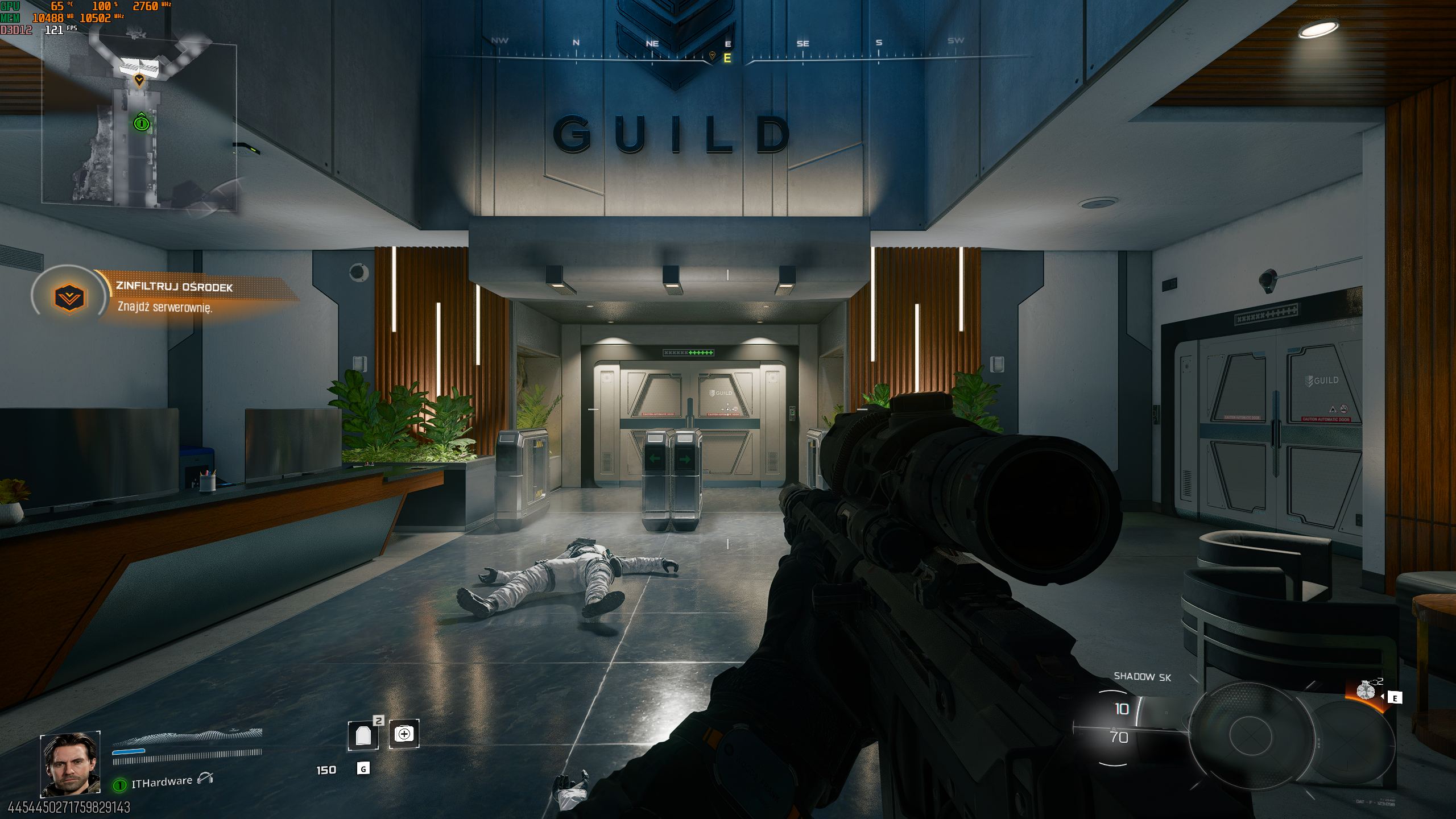
Task: Click the orange objective emblem icon
Action: pyautogui.click(x=69, y=297)
